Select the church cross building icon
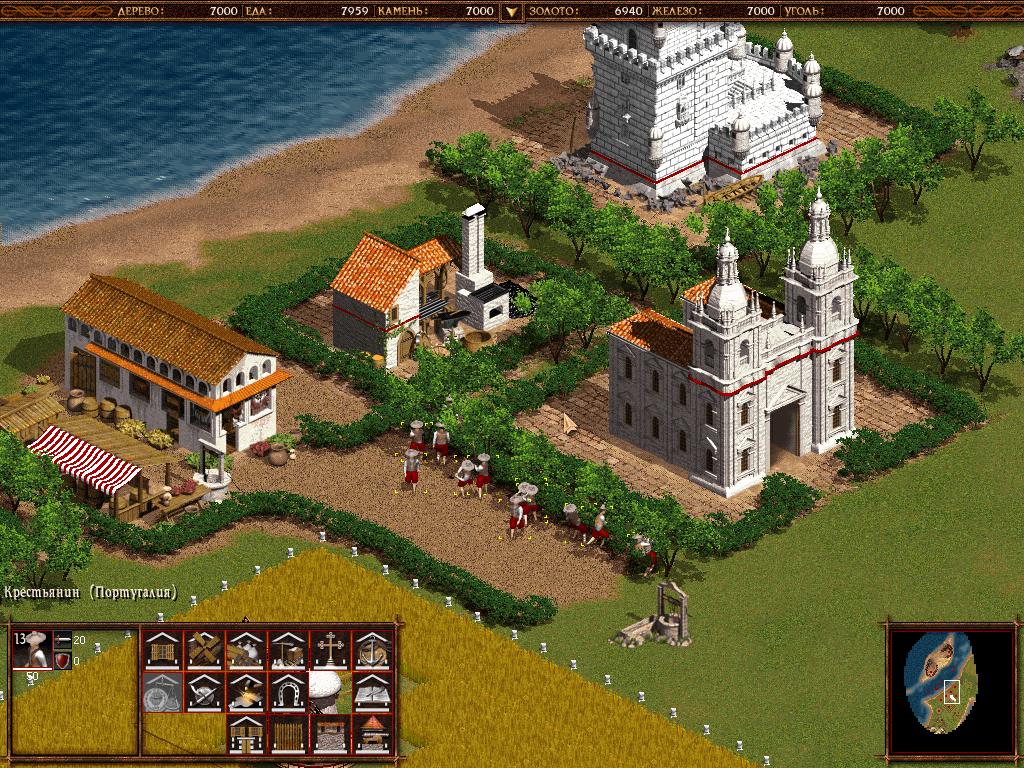Screen dimensions: 1024x768 click(x=330, y=649)
